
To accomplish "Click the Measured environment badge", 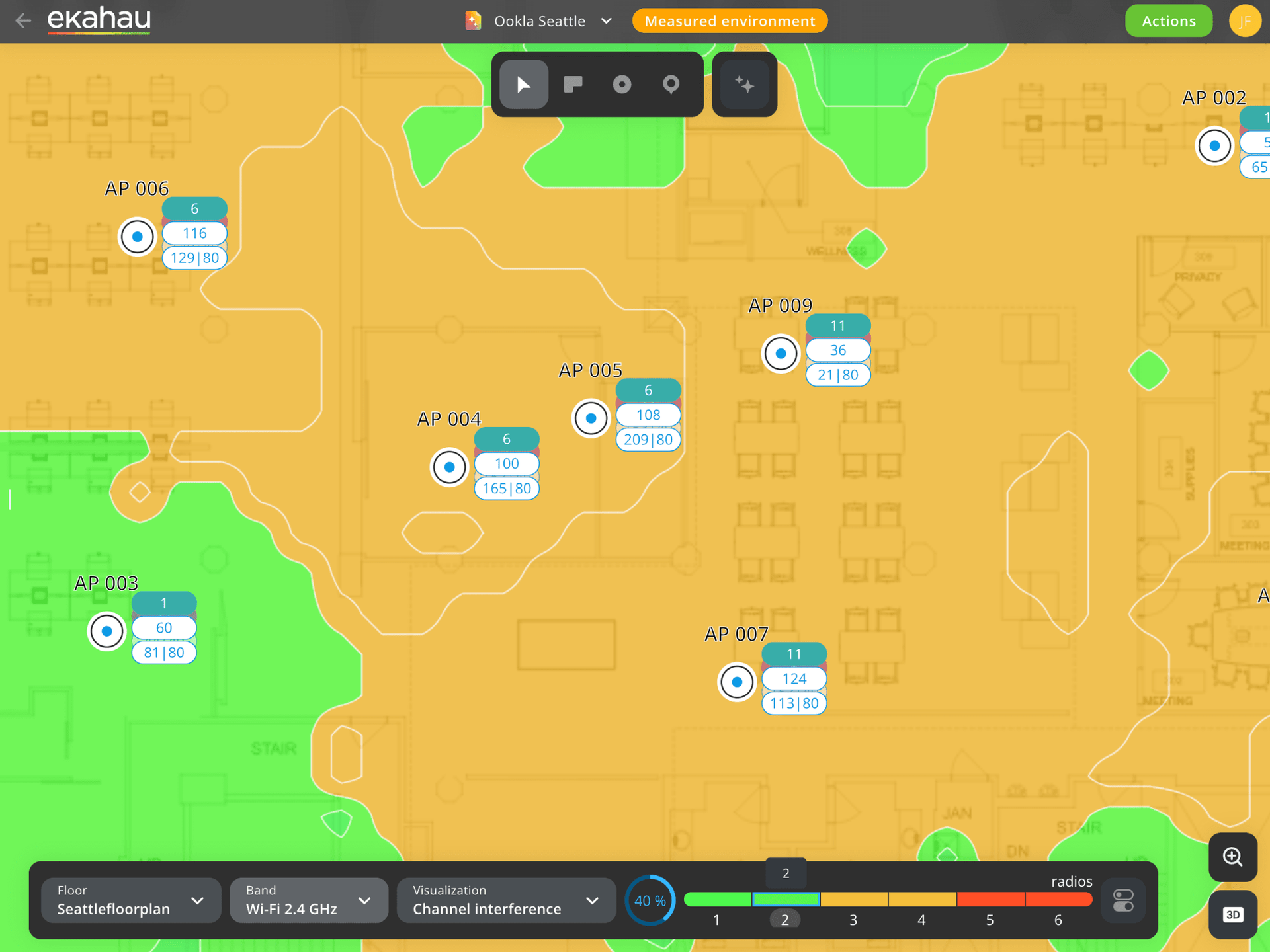I will point(729,20).
